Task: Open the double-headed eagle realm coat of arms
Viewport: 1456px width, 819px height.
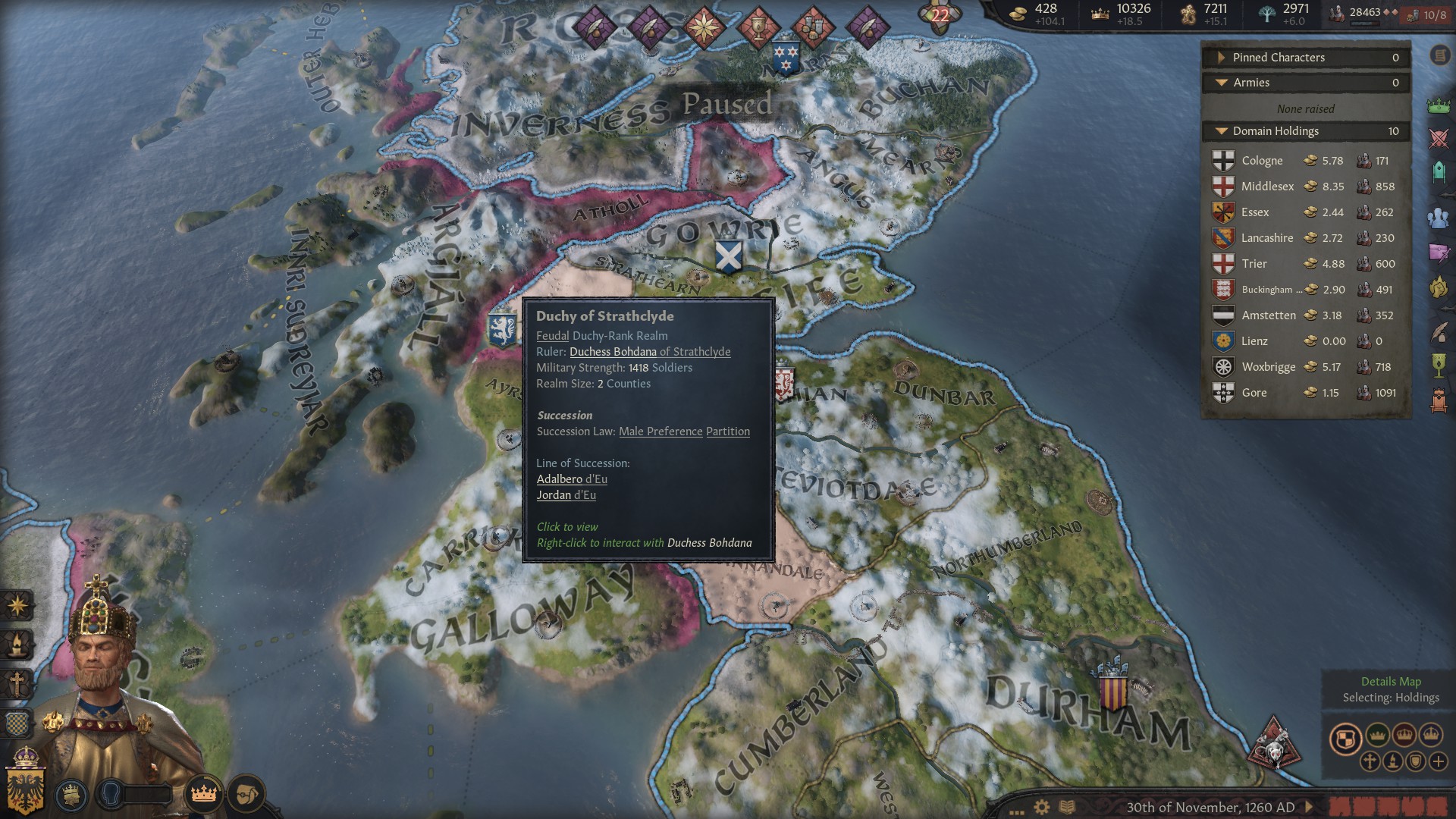Action: 26,781
